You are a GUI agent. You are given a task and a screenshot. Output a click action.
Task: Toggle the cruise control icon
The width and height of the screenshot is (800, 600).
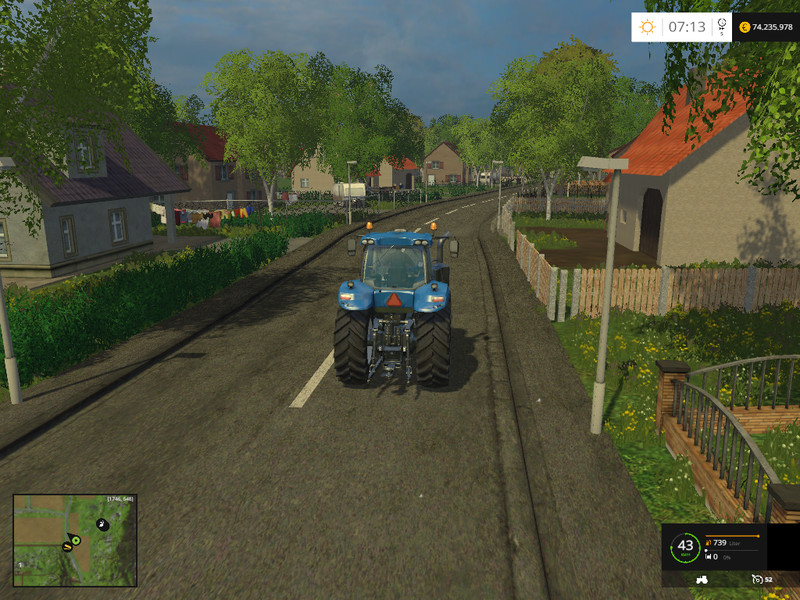[x=756, y=579]
